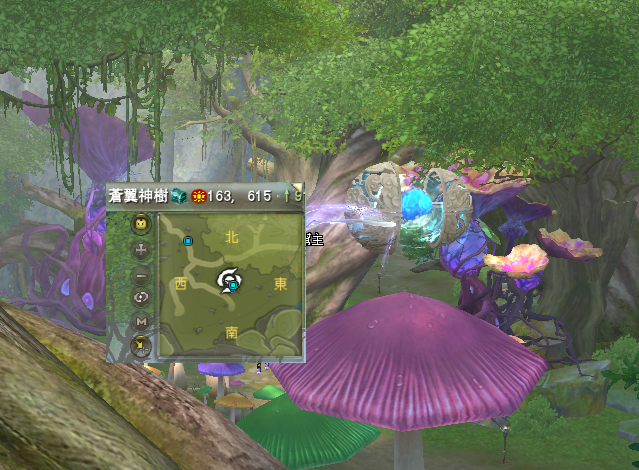The height and width of the screenshot is (470, 639).
Task: Click the yellow face button beside minimap
Action: point(141,224)
